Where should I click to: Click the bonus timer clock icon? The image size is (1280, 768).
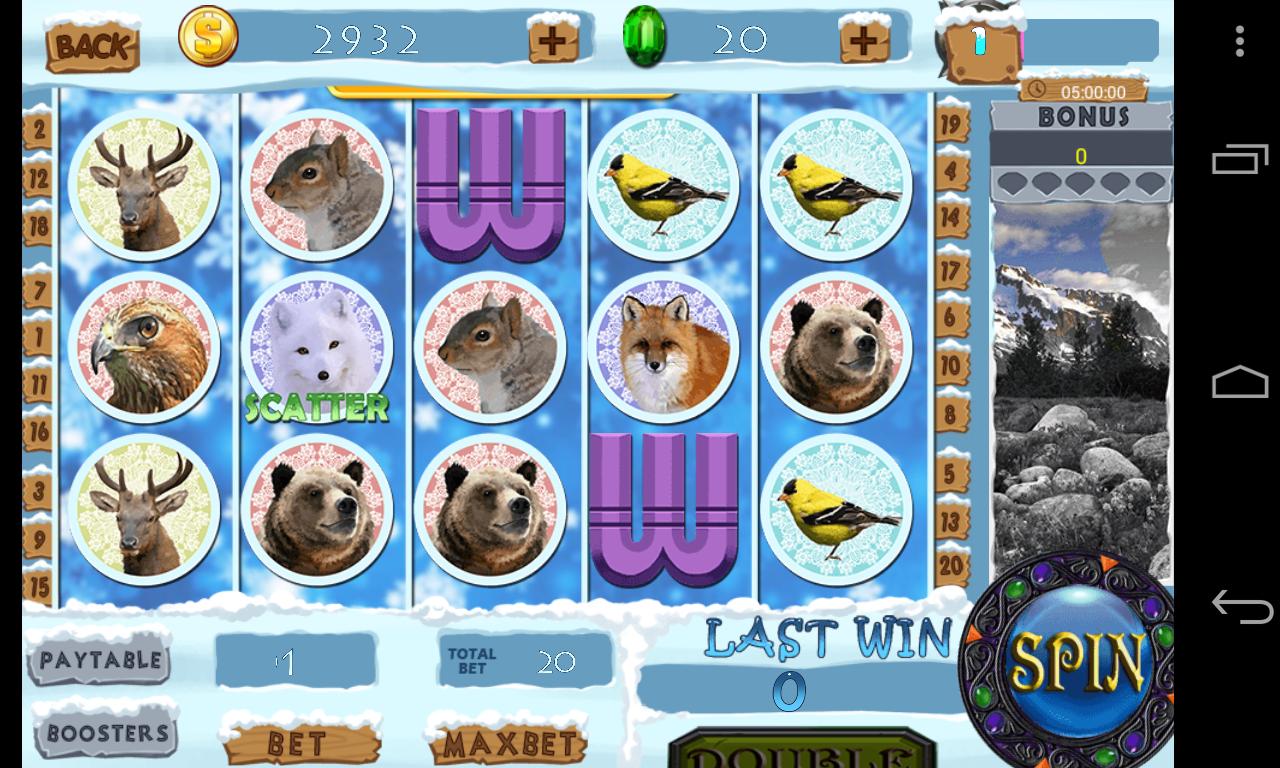pos(1035,88)
